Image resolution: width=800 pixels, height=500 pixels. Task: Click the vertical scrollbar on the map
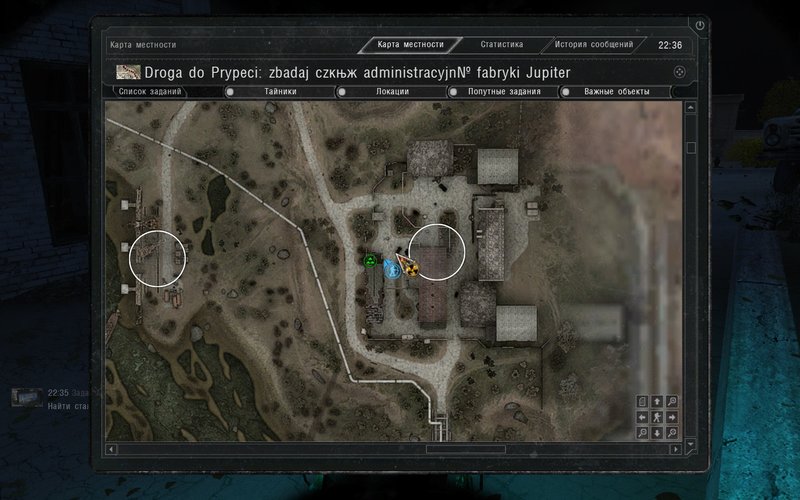[690, 148]
